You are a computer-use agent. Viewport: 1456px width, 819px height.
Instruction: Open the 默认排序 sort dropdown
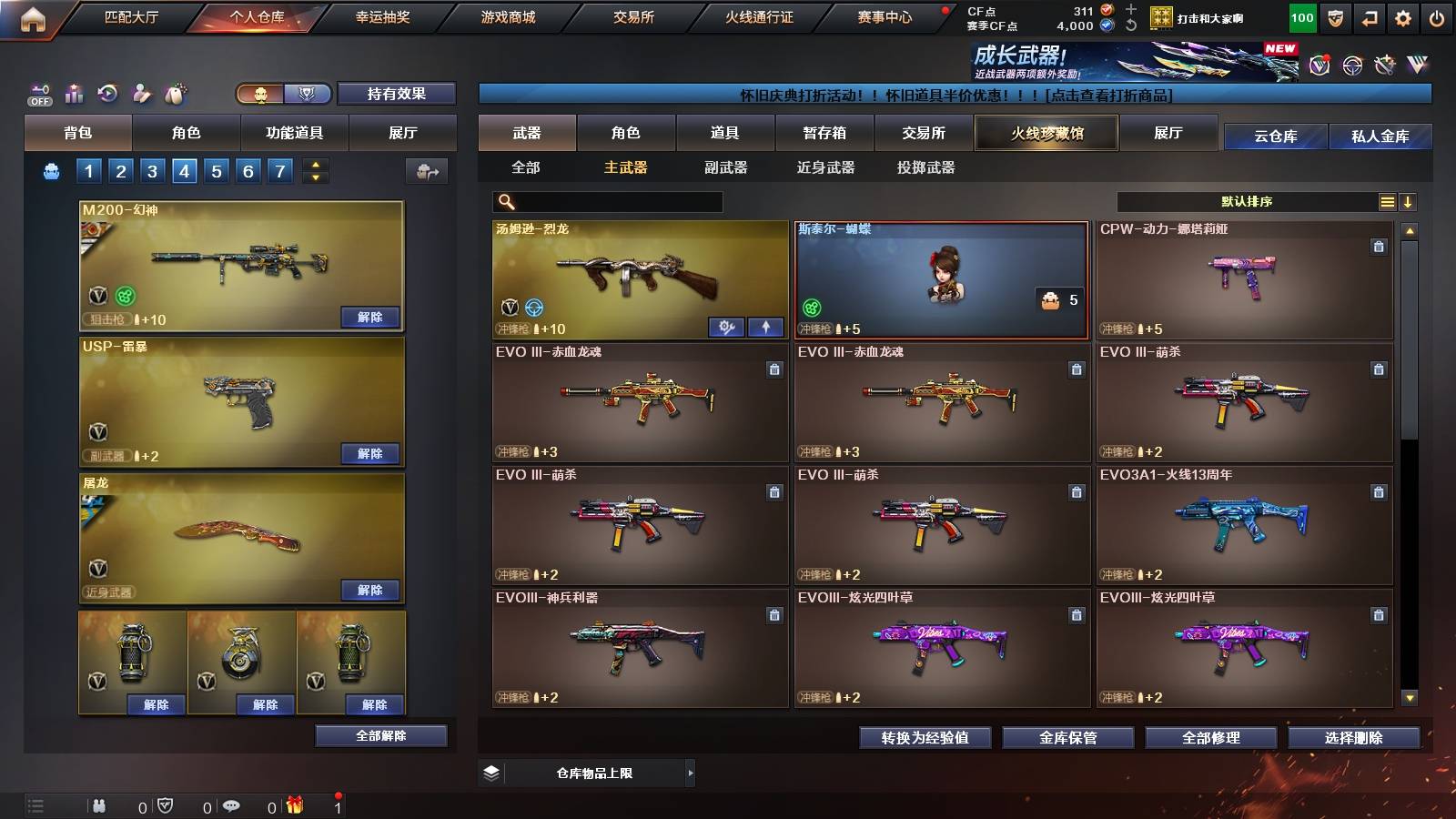(1247, 201)
